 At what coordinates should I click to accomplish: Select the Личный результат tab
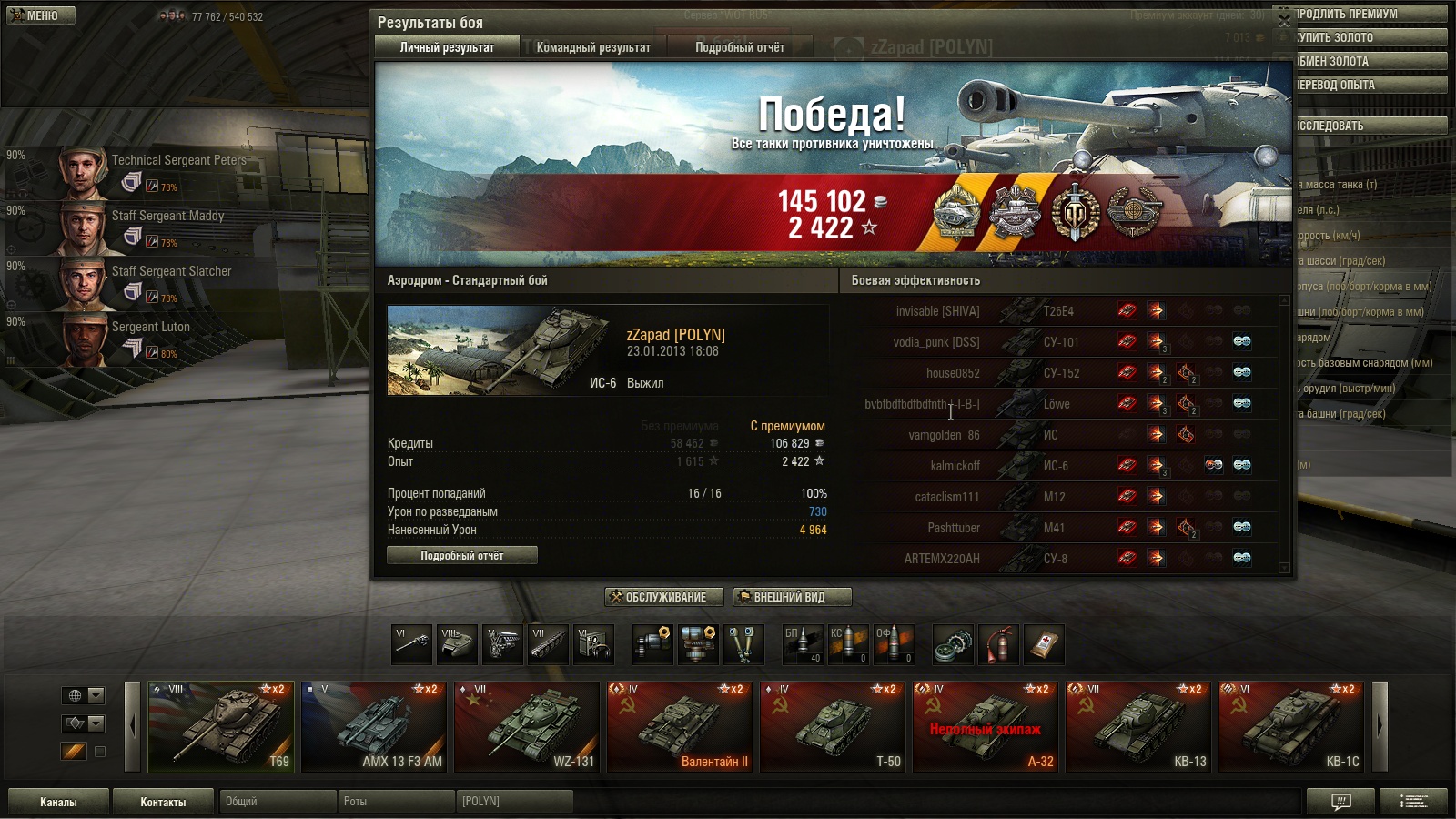[447, 47]
